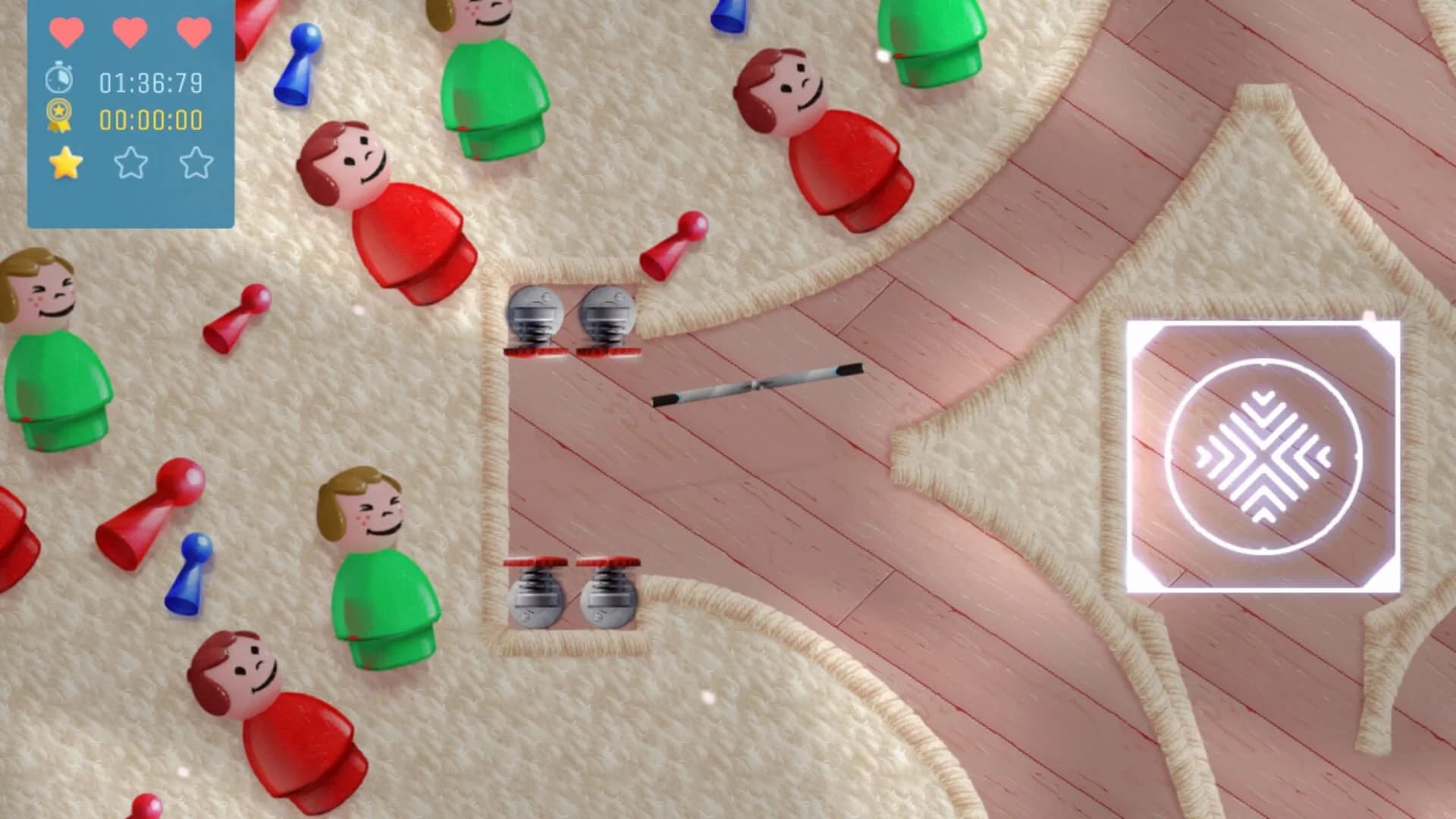Toggle the rightmost empty star
Image resolution: width=1456 pixels, height=819 pixels.
tap(196, 163)
